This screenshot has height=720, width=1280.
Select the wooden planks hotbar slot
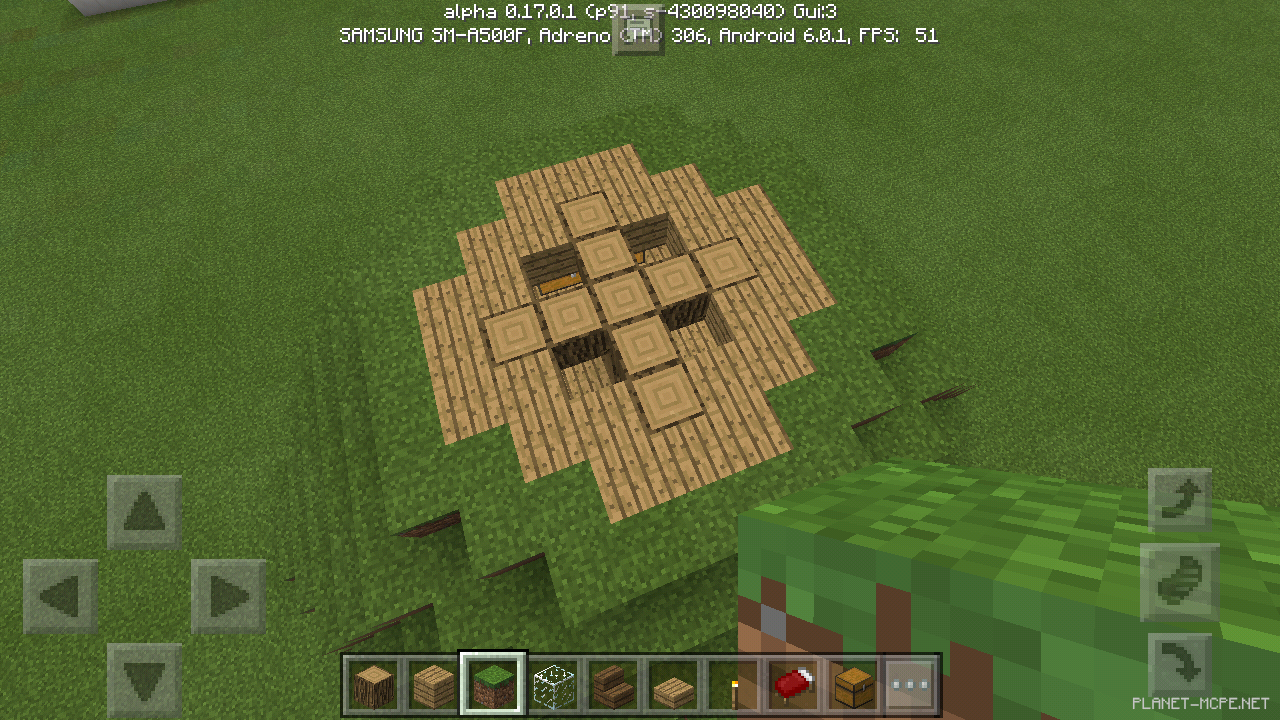(x=433, y=685)
